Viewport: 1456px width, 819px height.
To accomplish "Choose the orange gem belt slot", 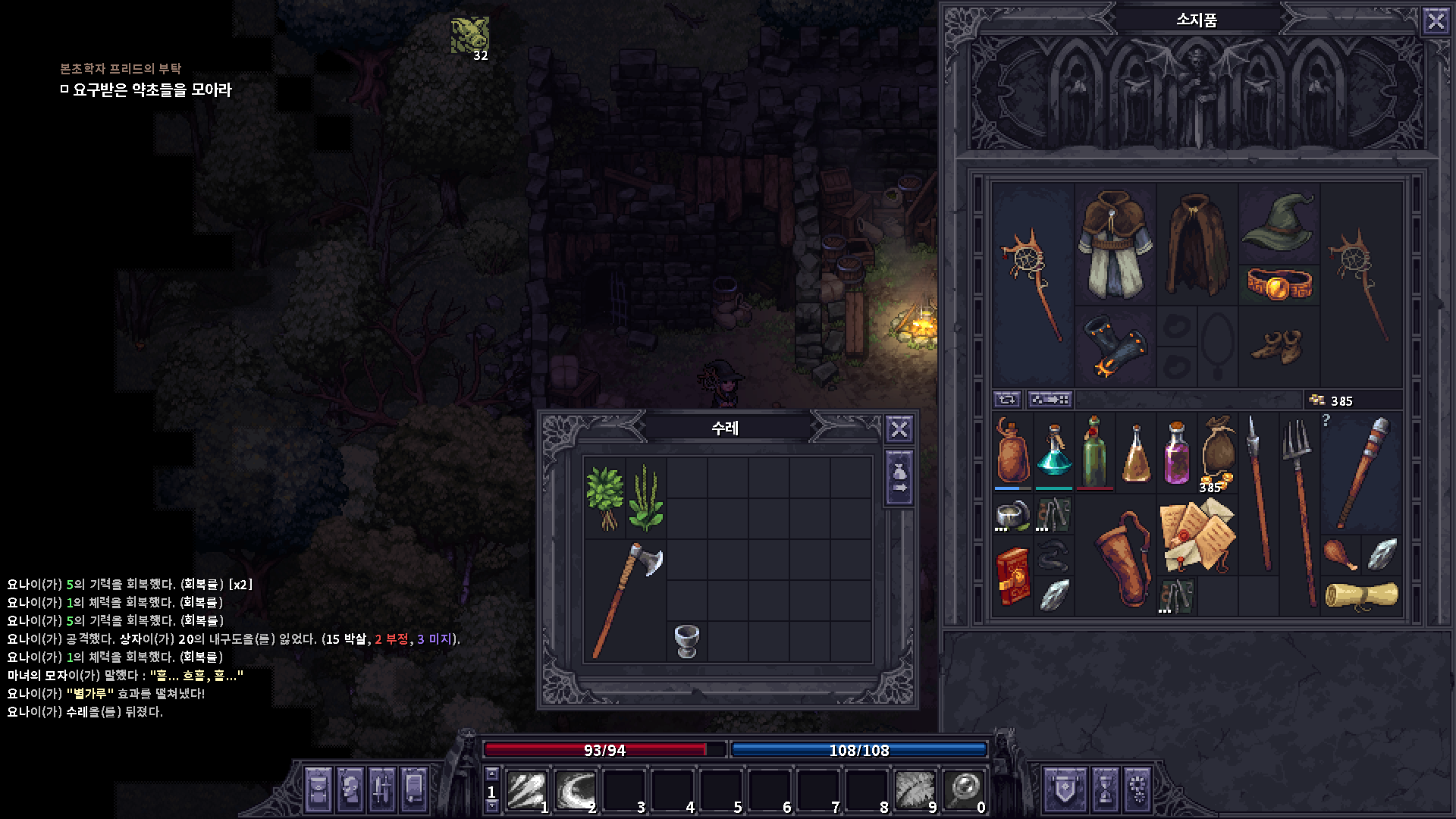I will [x=1279, y=284].
